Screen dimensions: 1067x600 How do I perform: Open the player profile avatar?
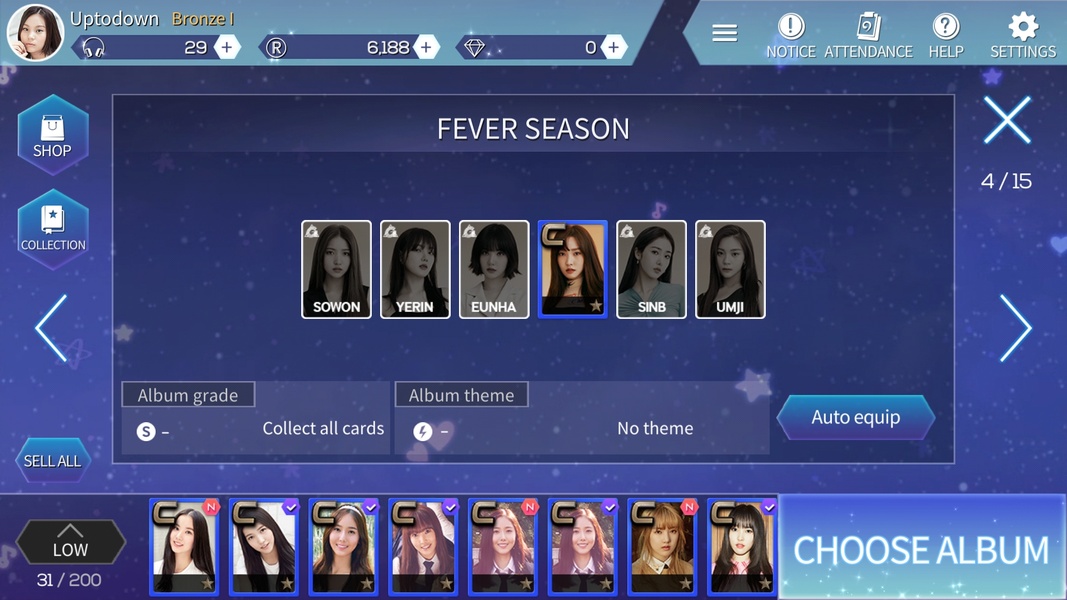click(35, 33)
